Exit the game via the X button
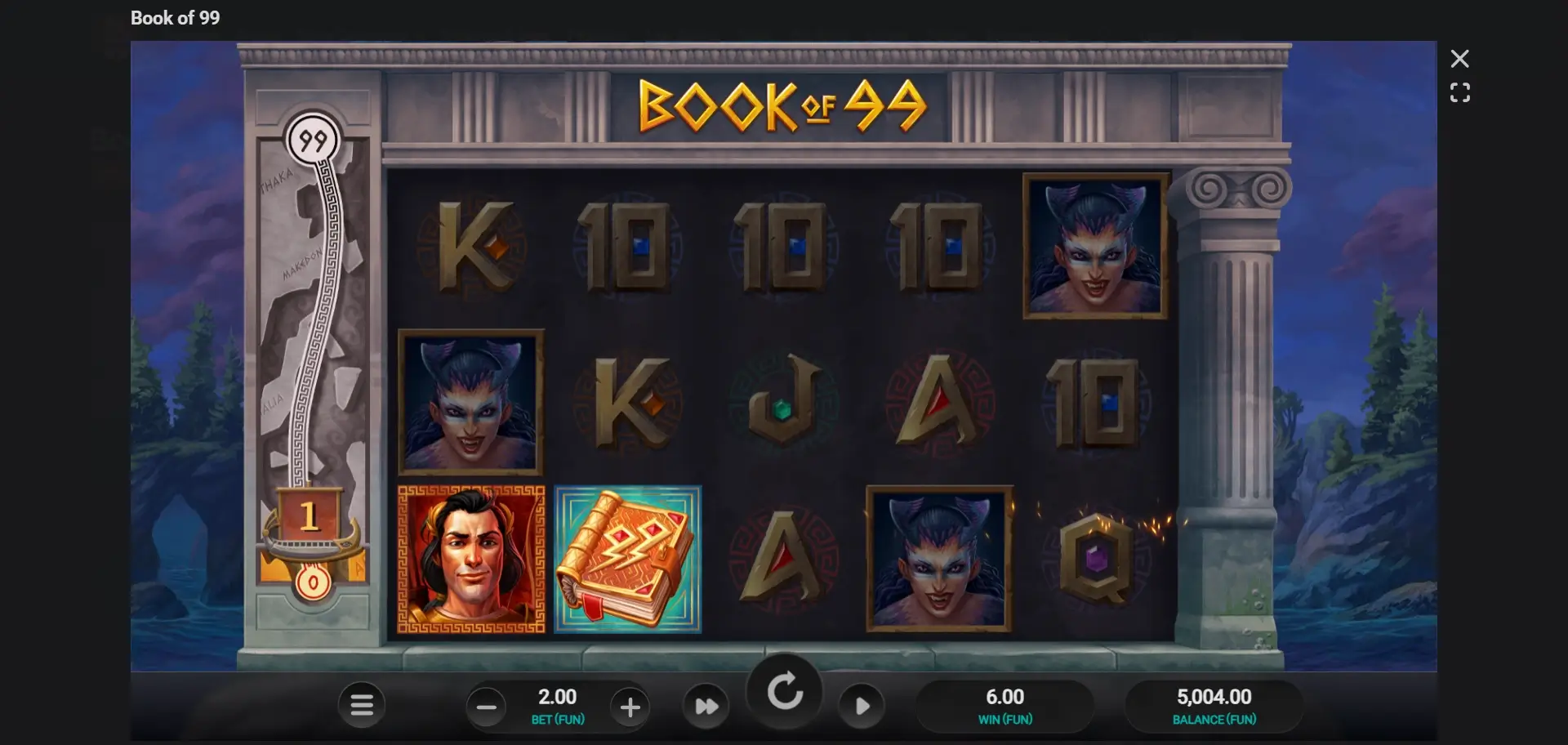 pos(1461,58)
